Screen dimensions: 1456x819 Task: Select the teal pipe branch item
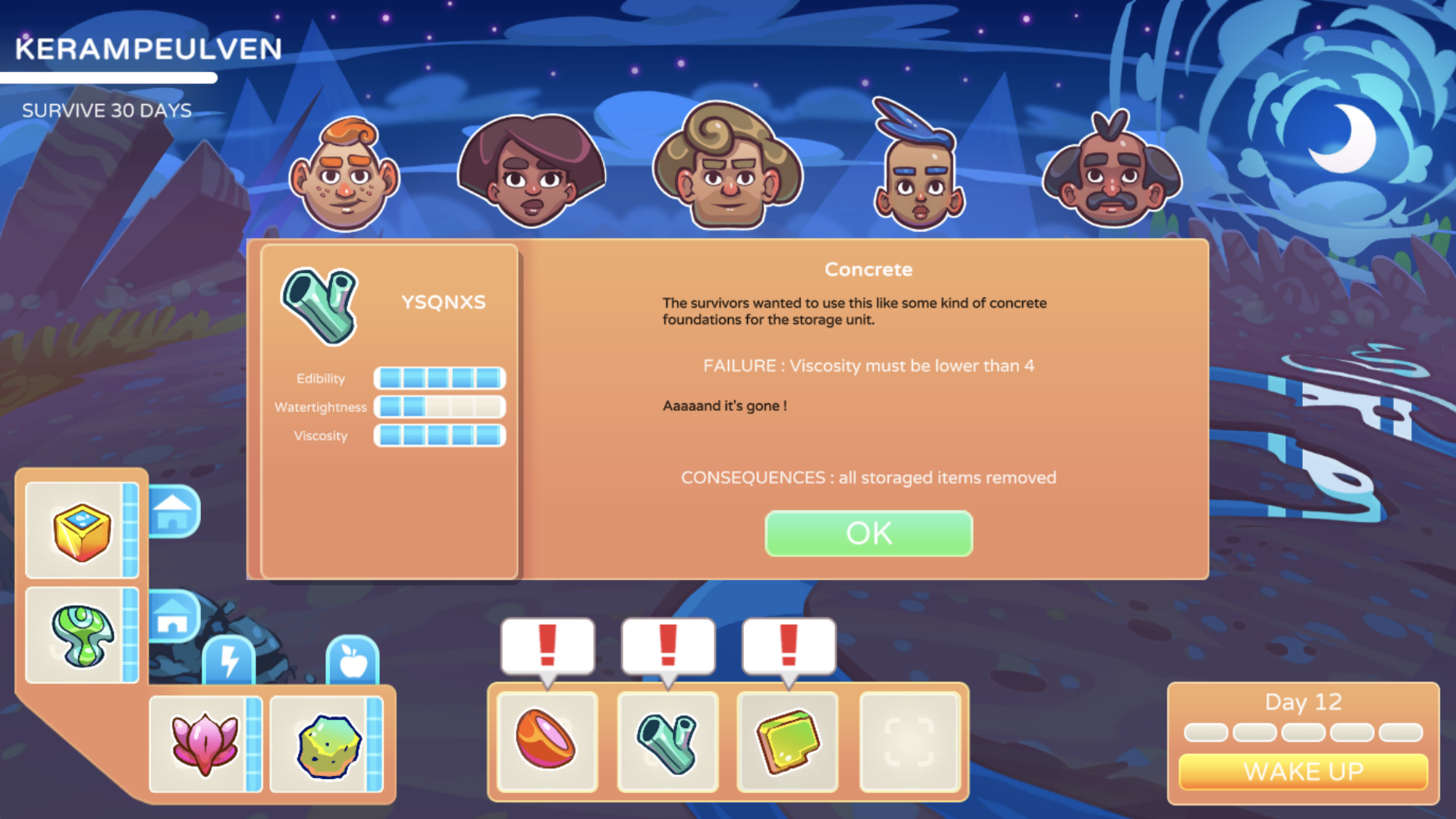[x=667, y=741]
